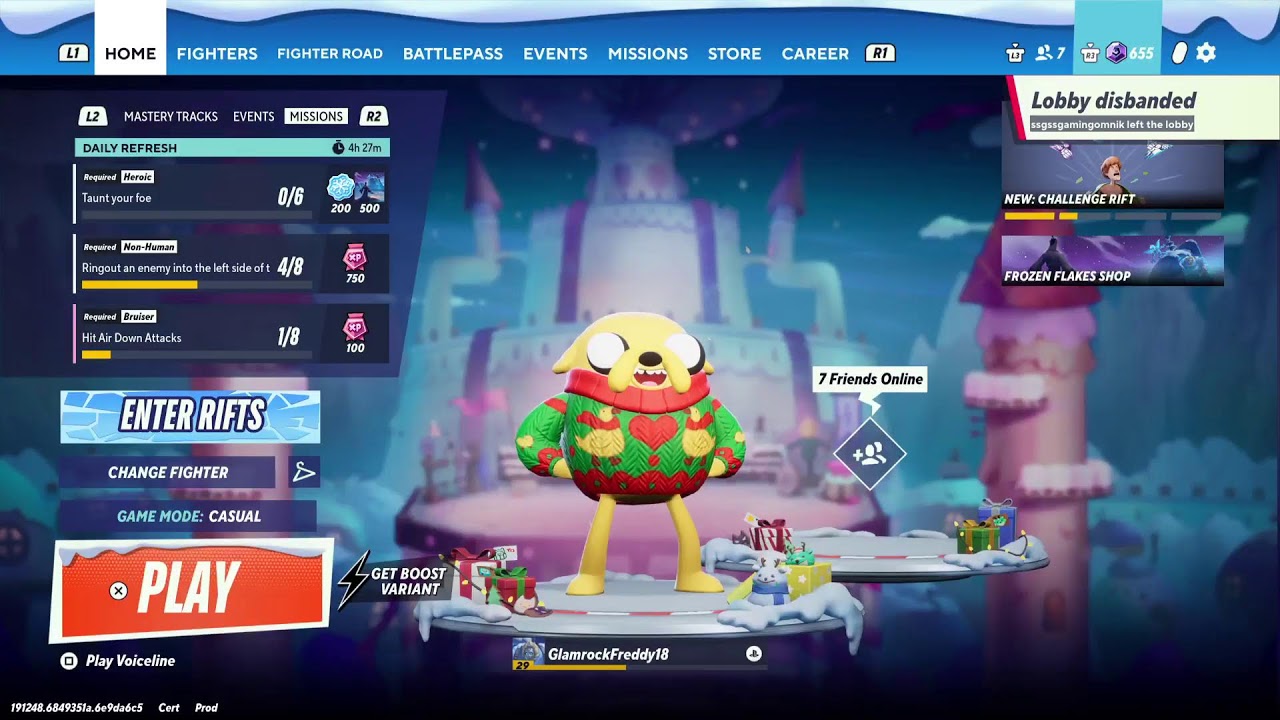The width and height of the screenshot is (1280, 720).
Task: Open the settings gear icon
Action: coord(1206,53)
